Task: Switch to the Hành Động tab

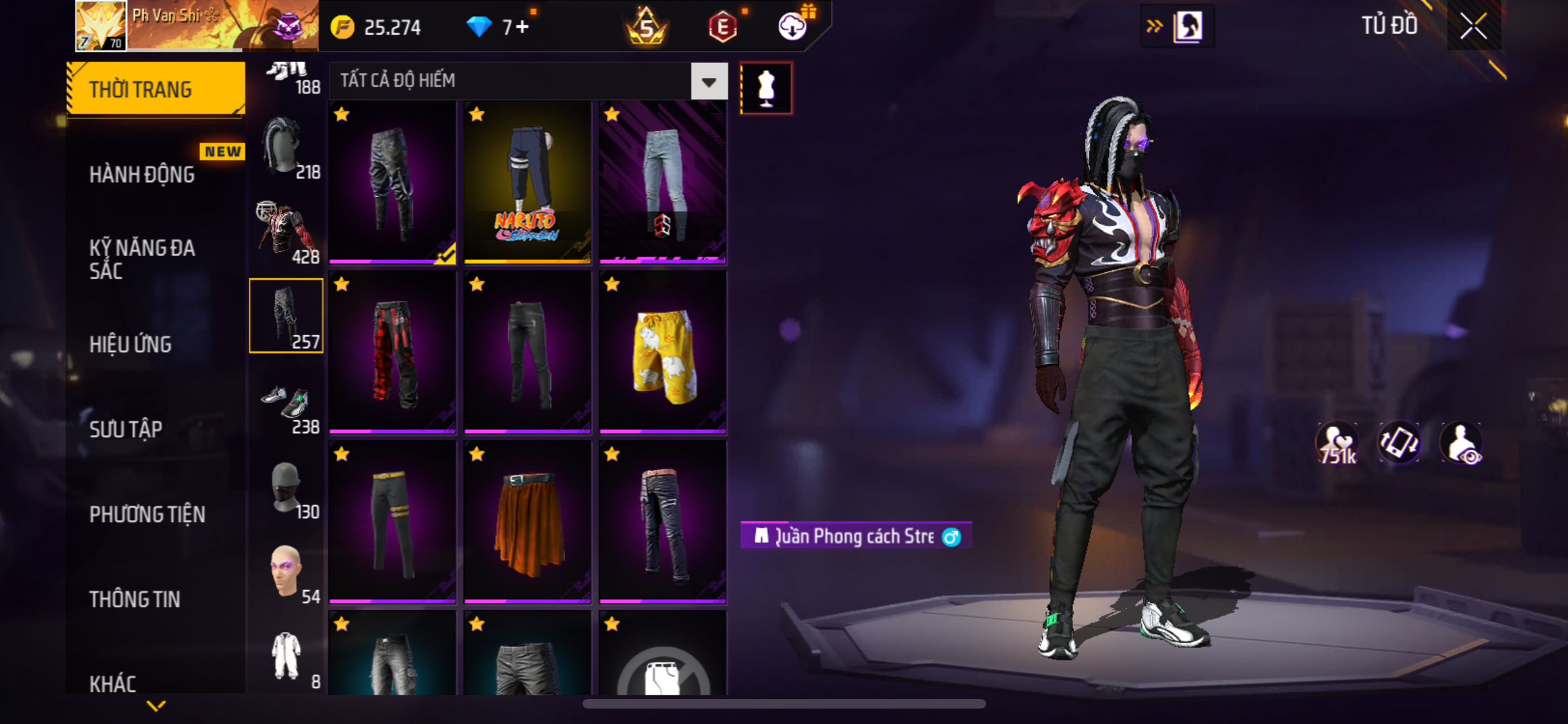Action: click(x=142, y=174)
